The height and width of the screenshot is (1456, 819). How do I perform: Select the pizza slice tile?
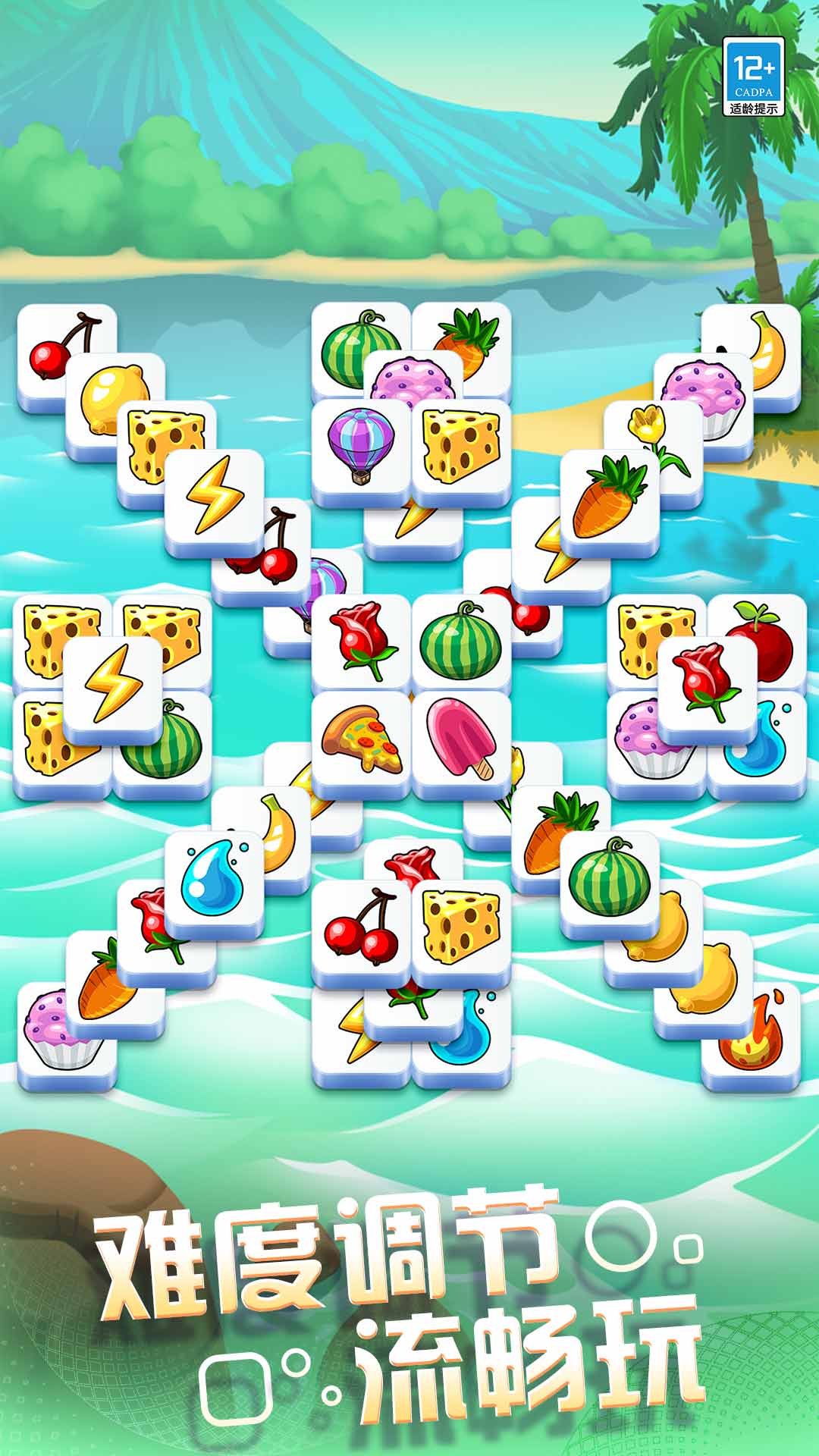(x=361, y=740)
